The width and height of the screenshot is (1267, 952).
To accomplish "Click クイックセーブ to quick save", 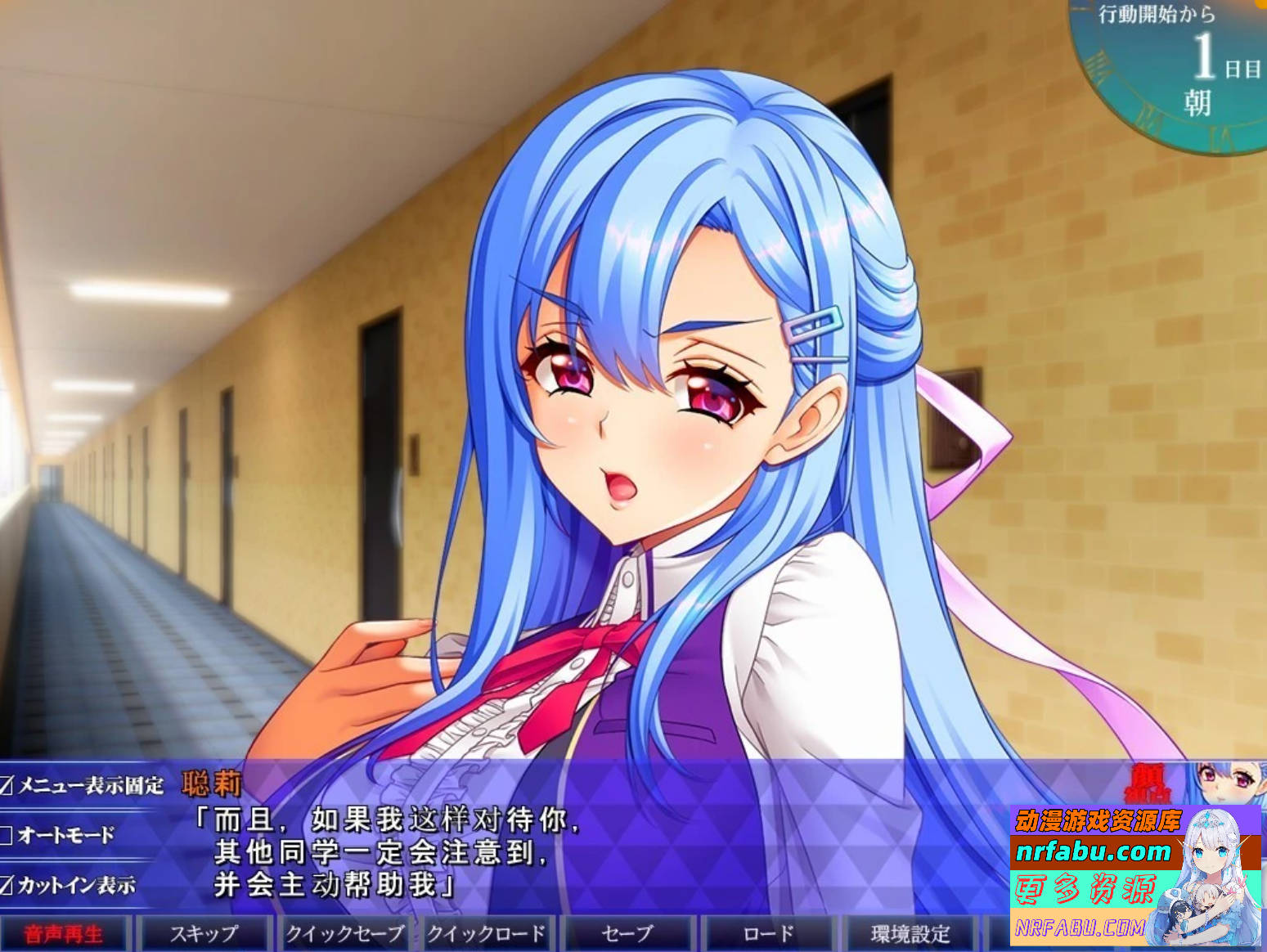I will tap(345, 932).
